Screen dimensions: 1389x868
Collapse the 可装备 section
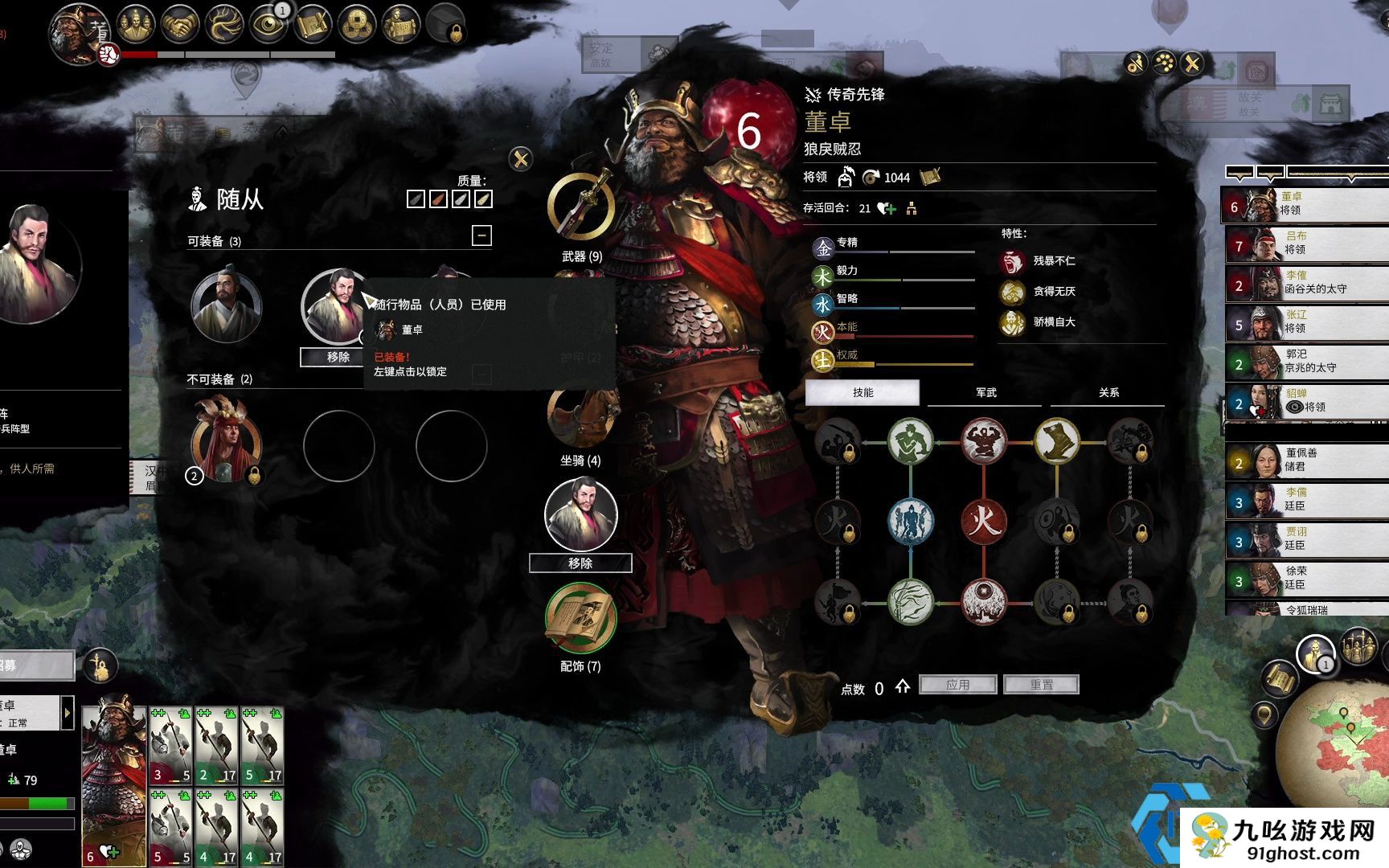click(x=481, y=235)
